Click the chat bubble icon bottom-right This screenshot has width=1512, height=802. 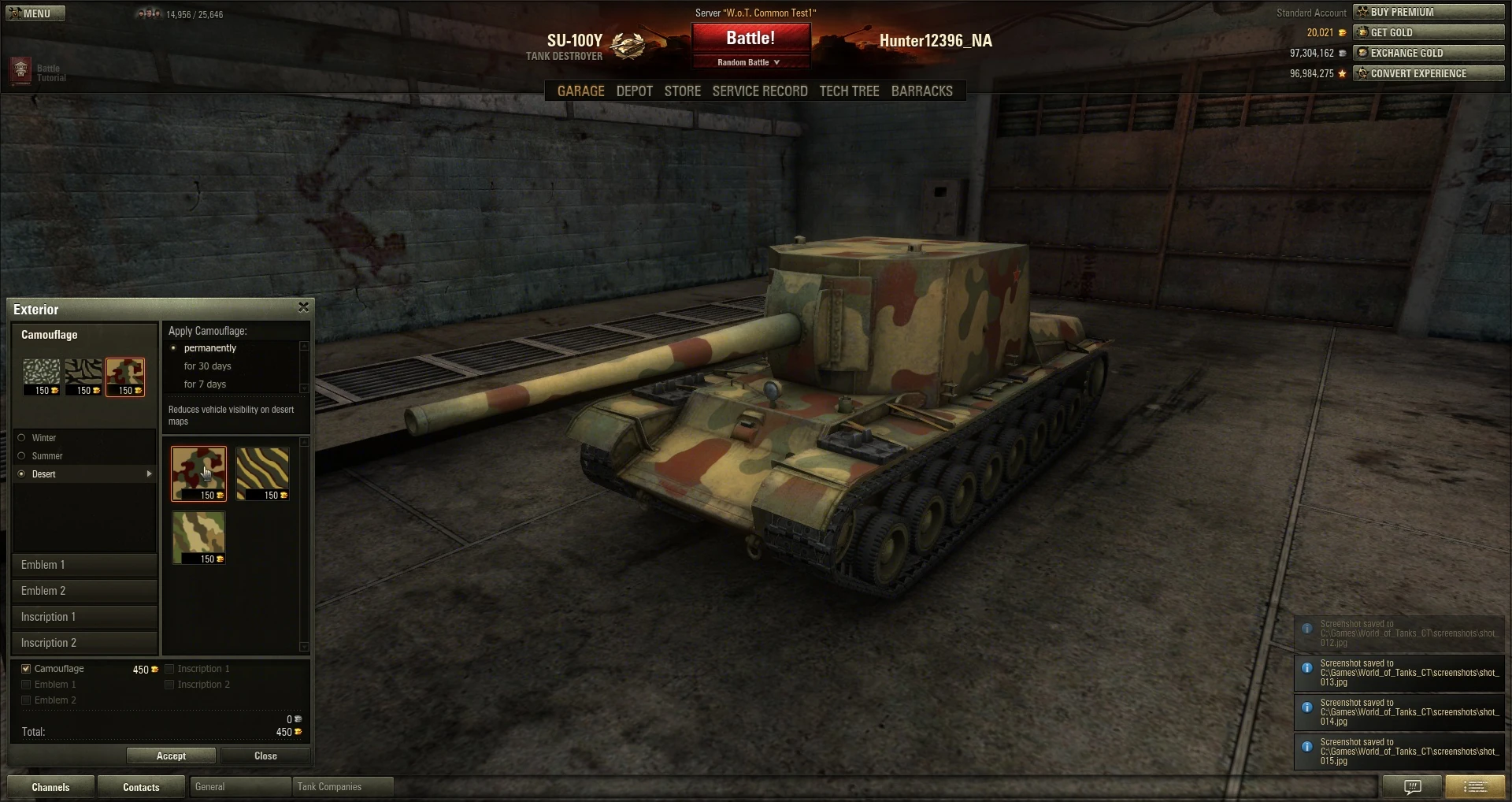click(1413, 786)
